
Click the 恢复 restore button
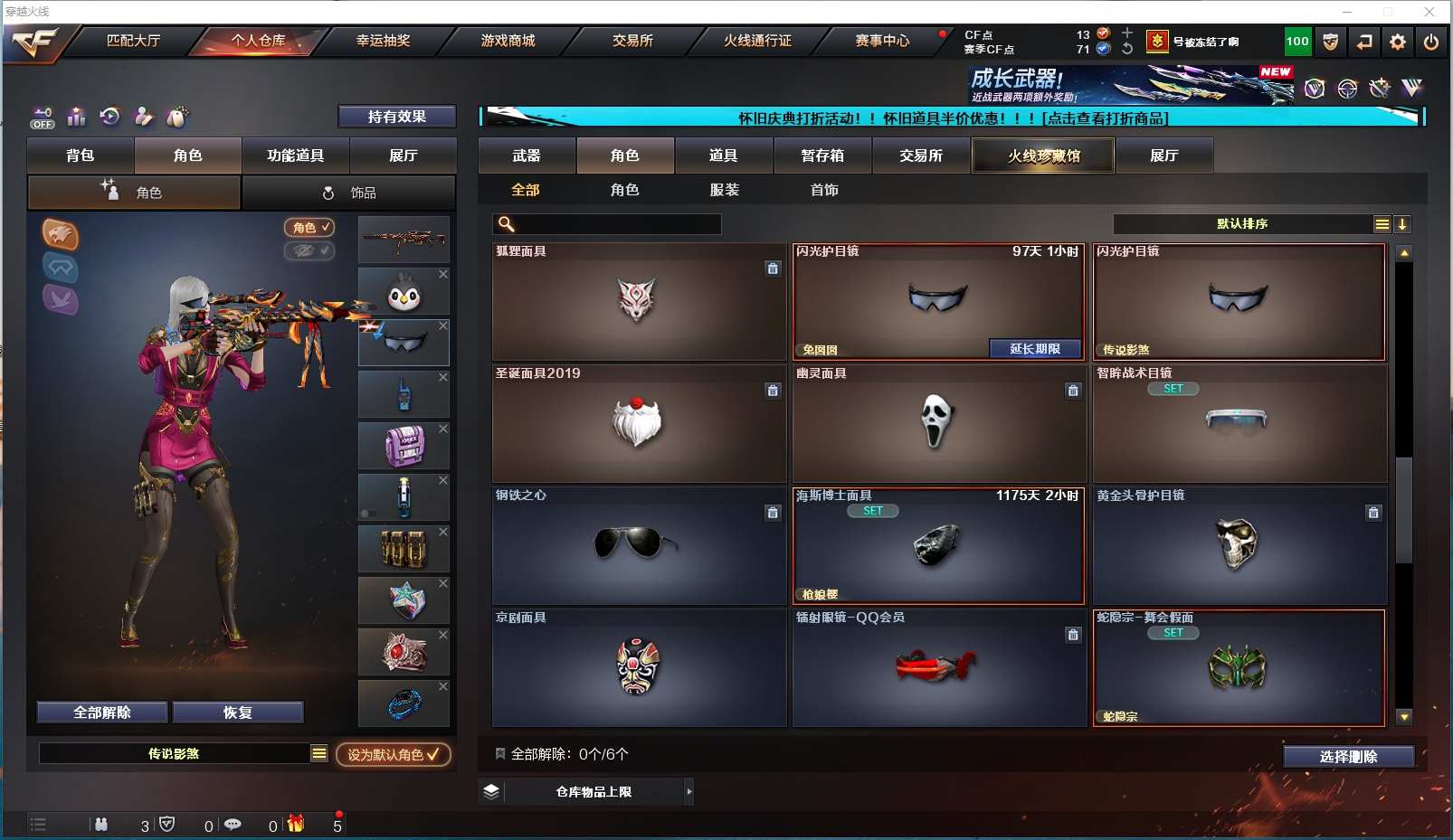[237, 713]
